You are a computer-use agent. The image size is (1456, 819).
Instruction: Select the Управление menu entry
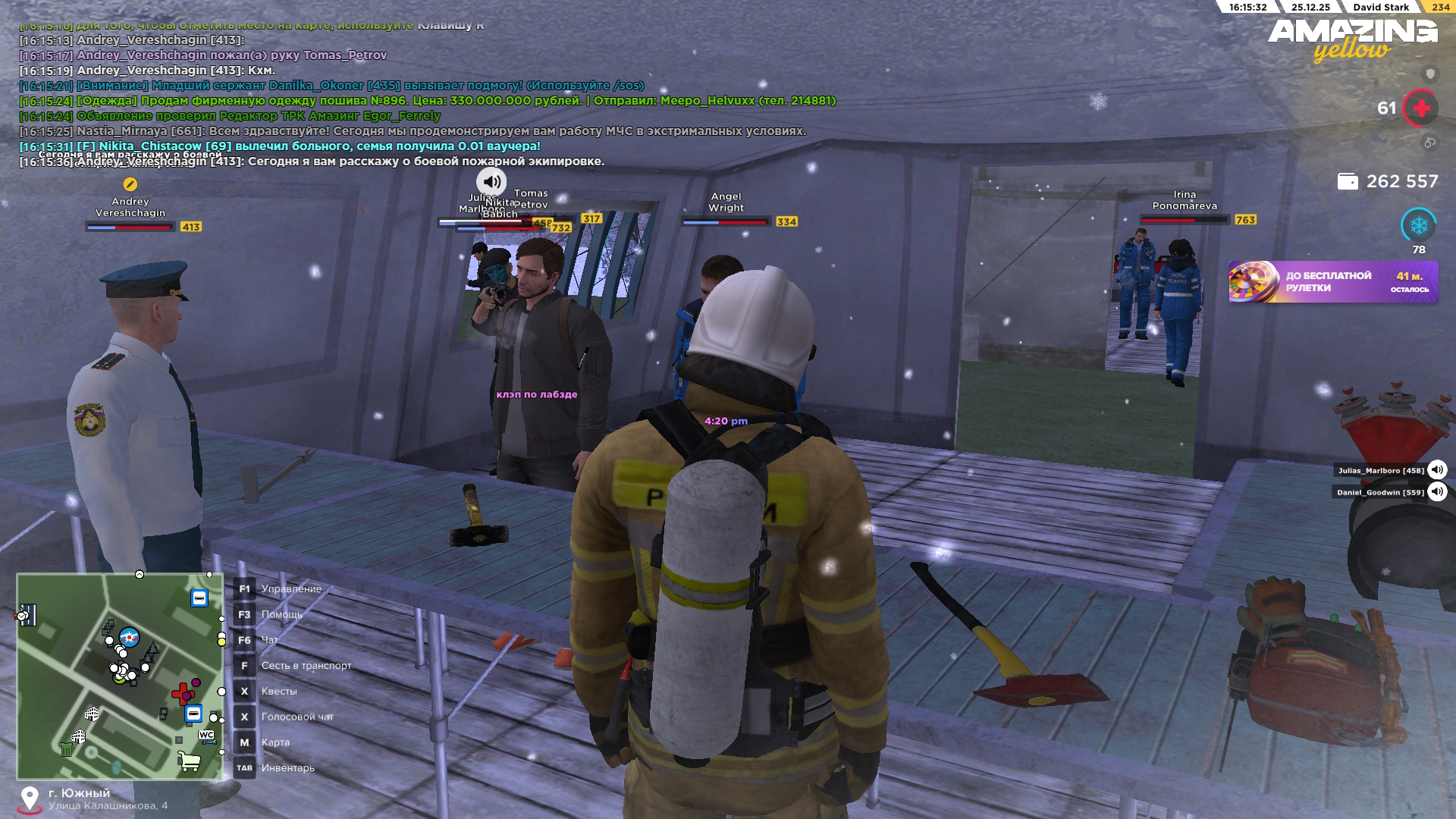(x=291, y=589)
